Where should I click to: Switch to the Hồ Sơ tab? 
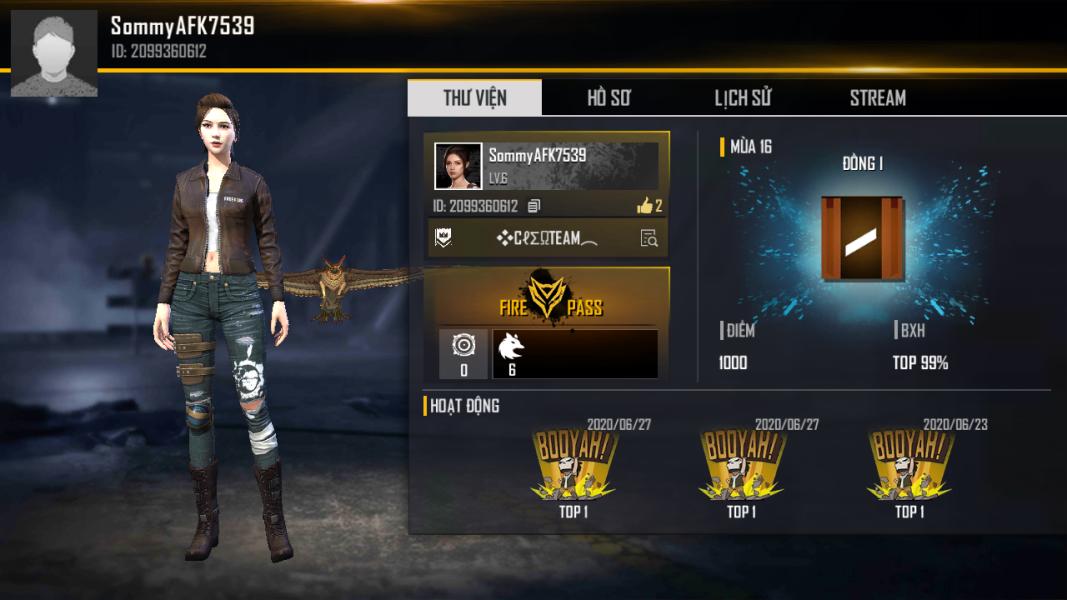coord(608,98)
